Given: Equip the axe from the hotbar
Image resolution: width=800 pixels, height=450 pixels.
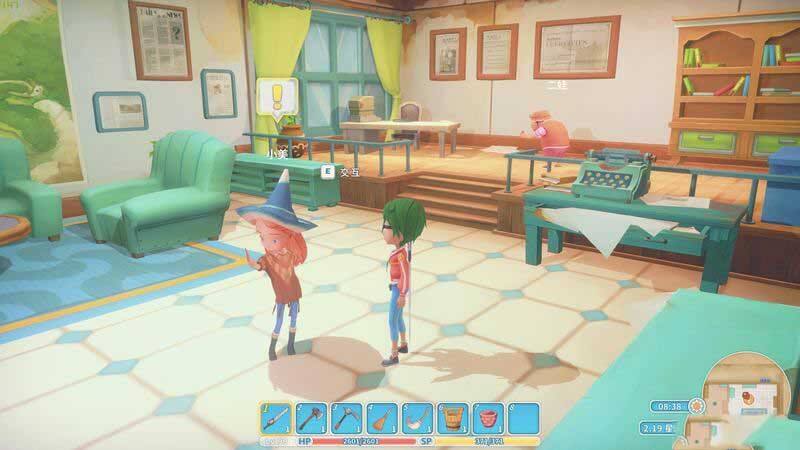Looking at the screenshot, I should point(312,418).
